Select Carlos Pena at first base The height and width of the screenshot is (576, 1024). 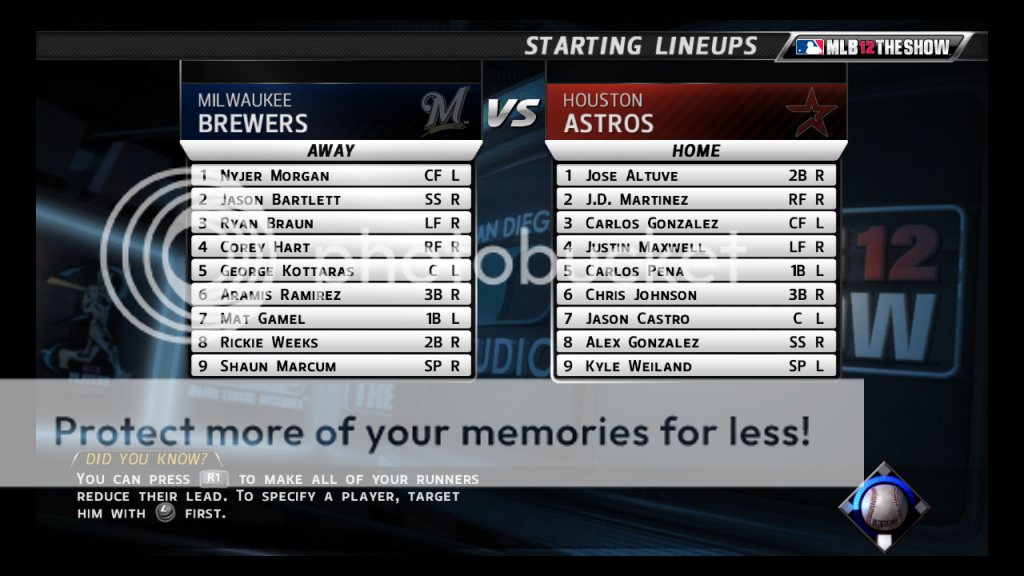[x=696, y=271]
